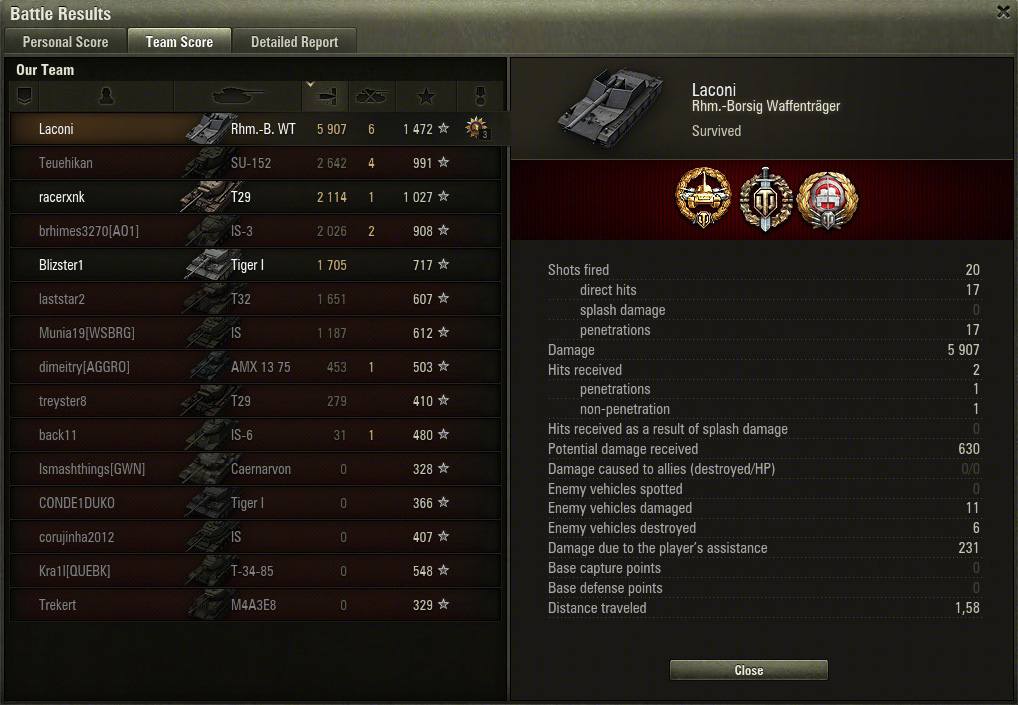Select Teuehikan's SU-152 row
The image size is (1018, 705).
tap(255, 163)
